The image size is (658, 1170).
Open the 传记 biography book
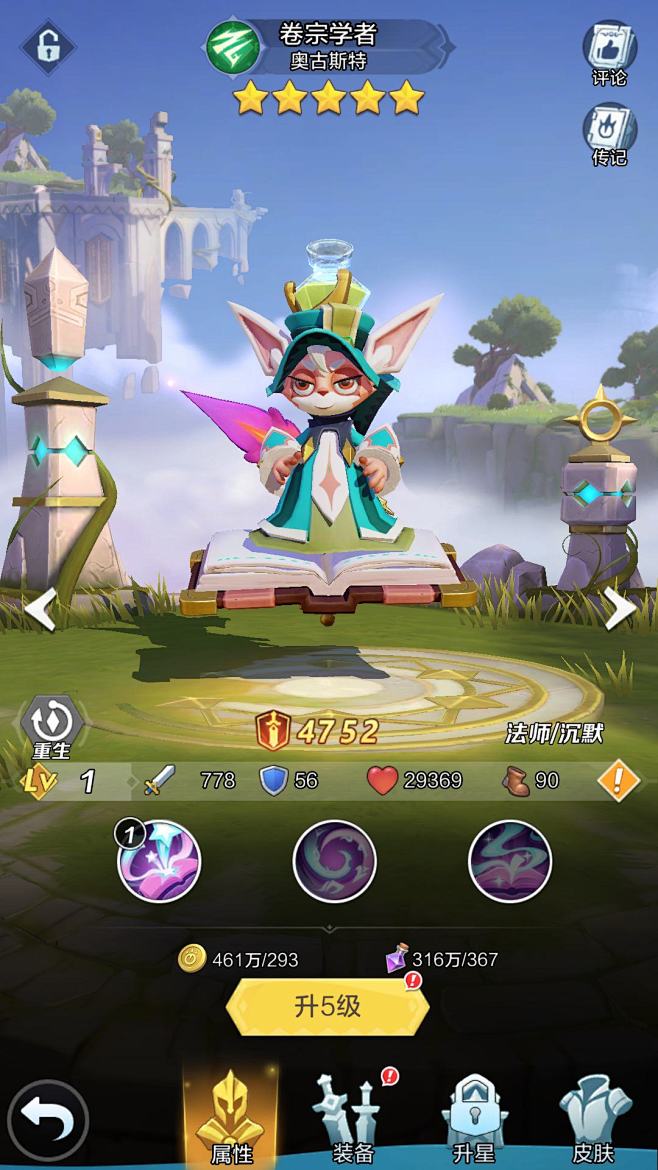coord(609,133)
